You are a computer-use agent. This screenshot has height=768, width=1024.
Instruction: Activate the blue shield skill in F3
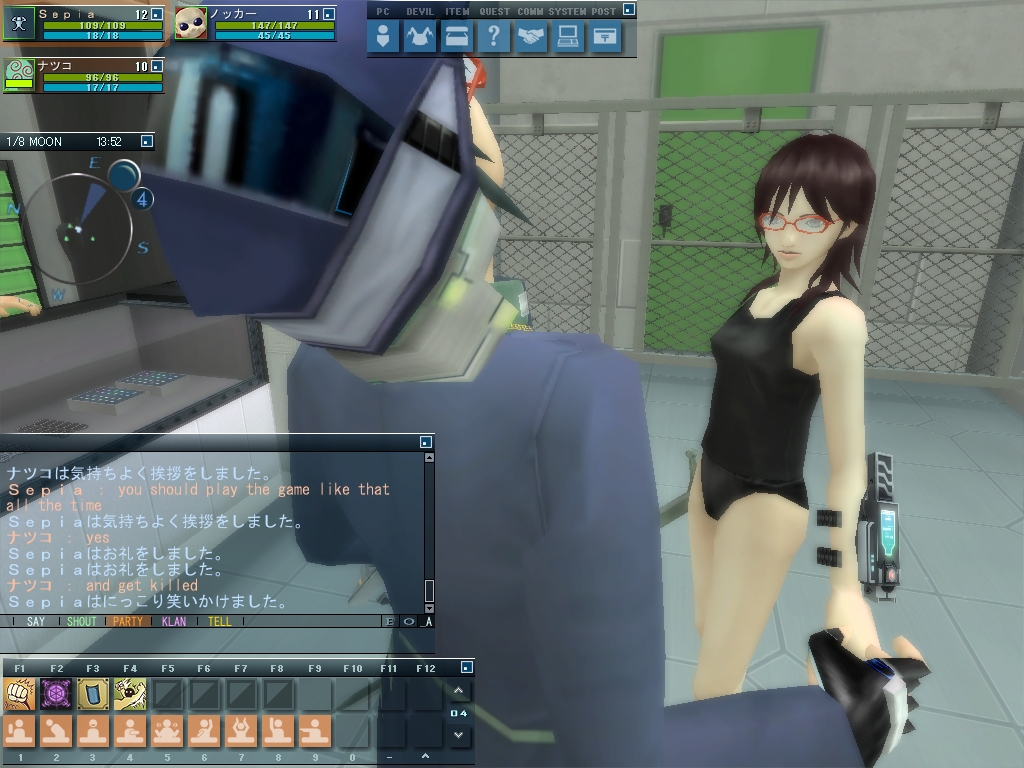93,693
